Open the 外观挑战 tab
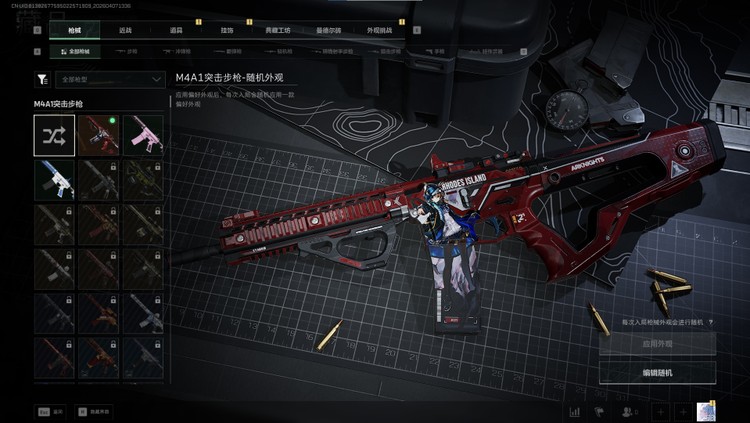750x423 pixels. point(379,30)
